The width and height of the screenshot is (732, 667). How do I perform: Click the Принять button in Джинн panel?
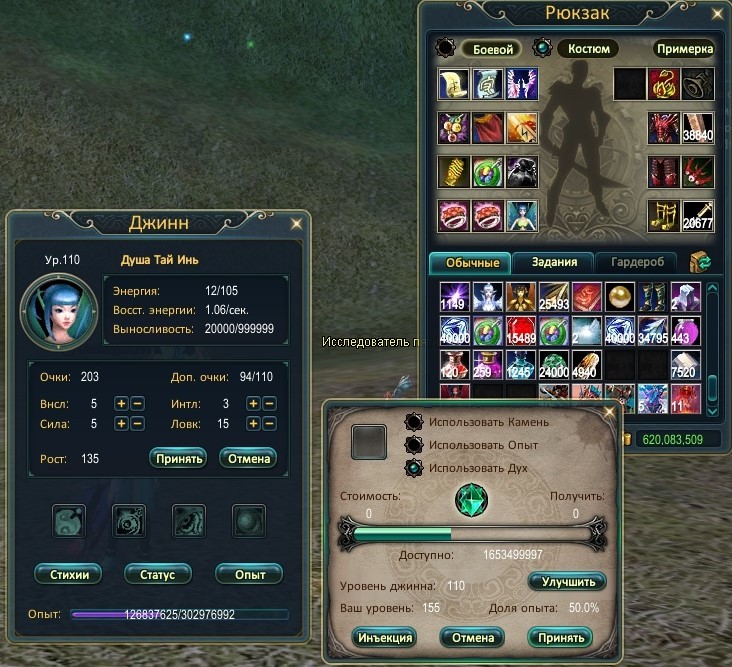click(179, 458)
